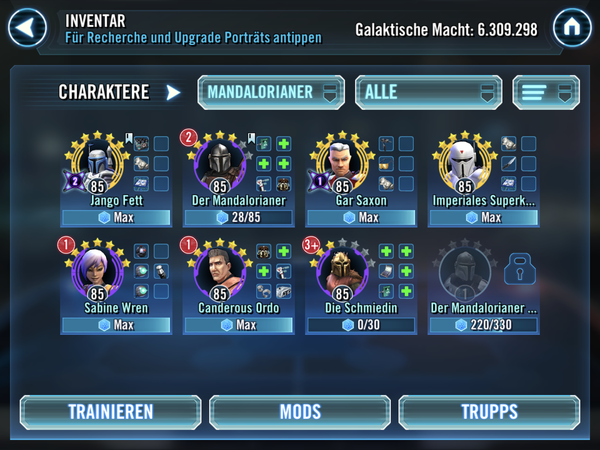Screen dimensions: 600x450
Task: Open the sort options list button
Action: (546, 92)
